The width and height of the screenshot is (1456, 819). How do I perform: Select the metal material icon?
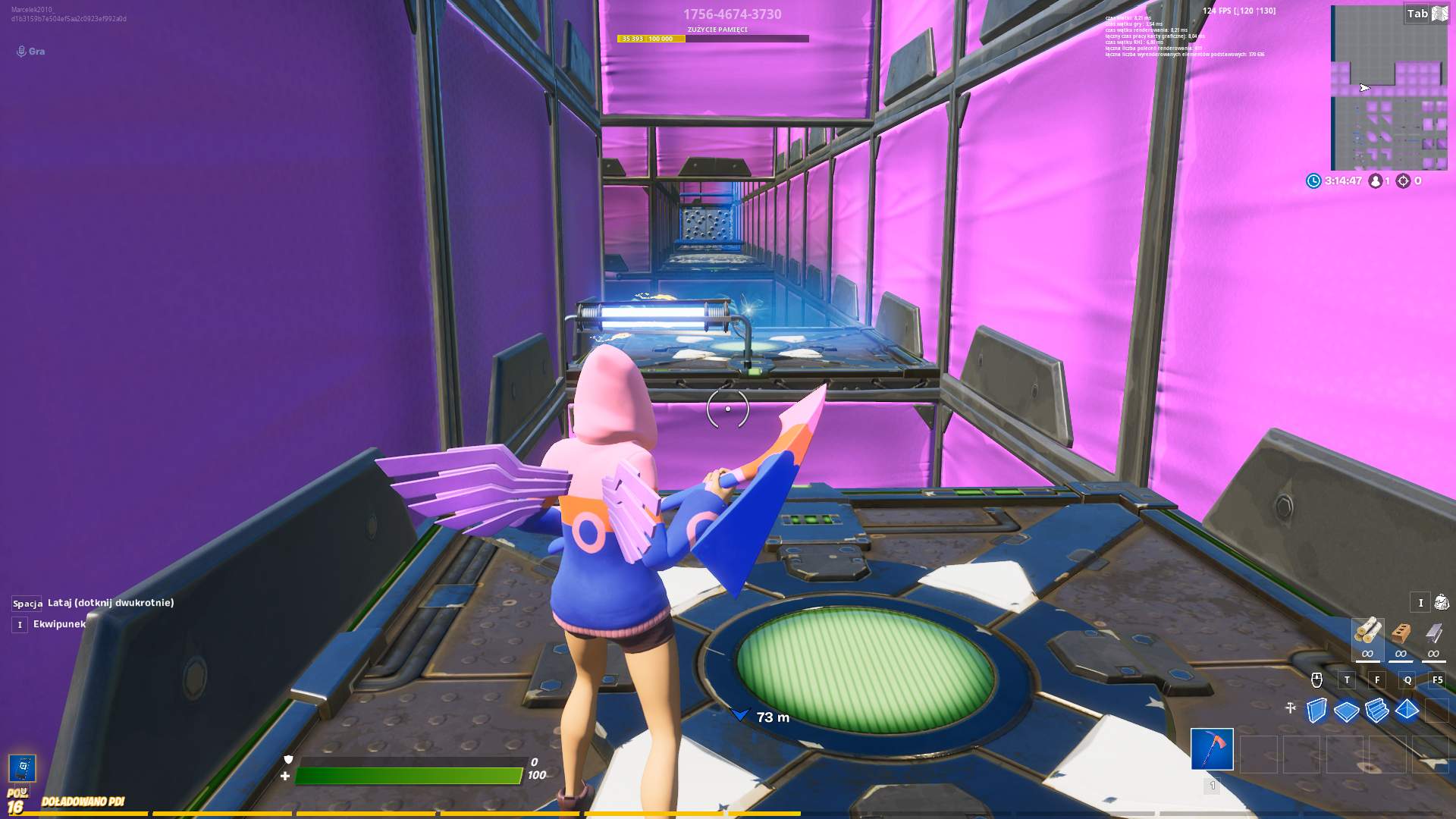coord(1432,632)
